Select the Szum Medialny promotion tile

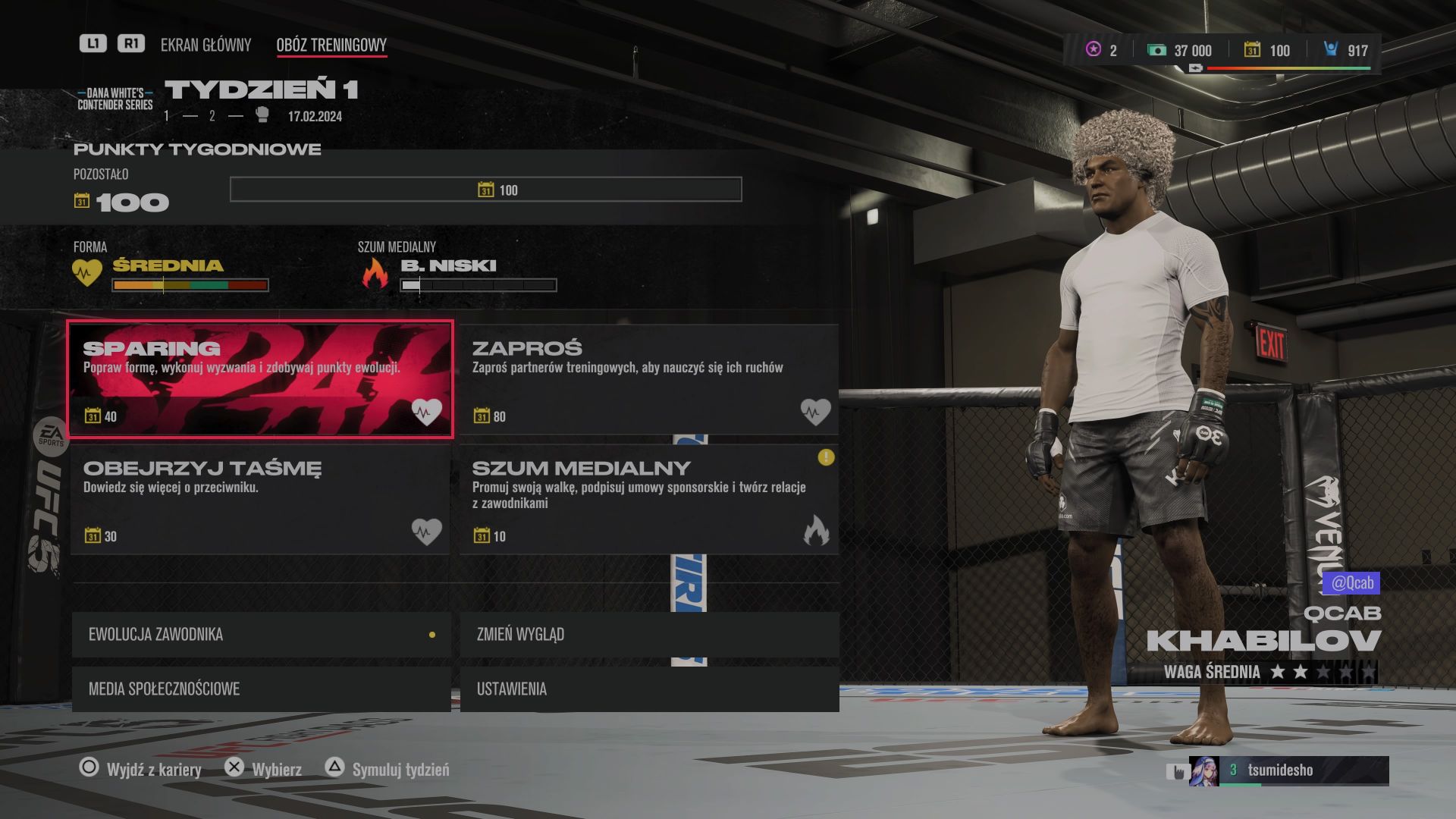(649, 499)
